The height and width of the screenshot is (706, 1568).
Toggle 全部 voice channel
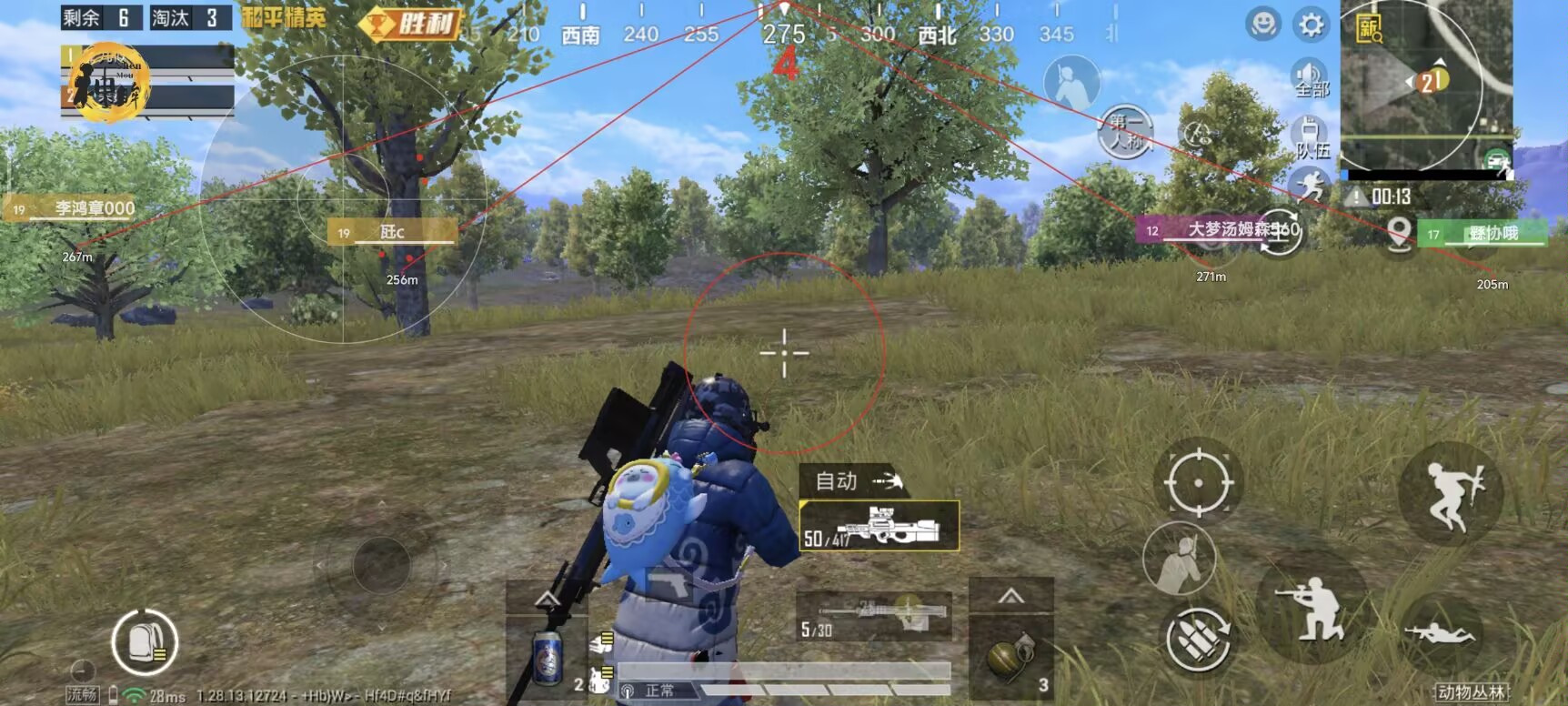coord(1310,82)
